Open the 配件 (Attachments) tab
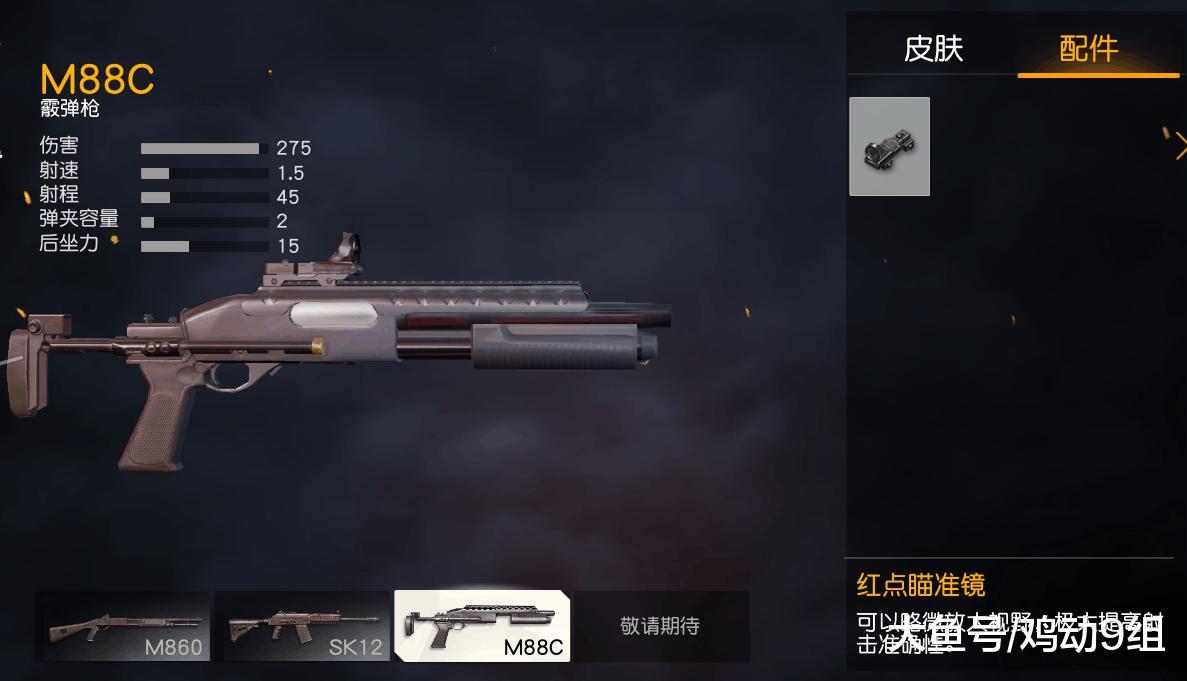The image size is (1187, 681). click(x=1089, y=48)
